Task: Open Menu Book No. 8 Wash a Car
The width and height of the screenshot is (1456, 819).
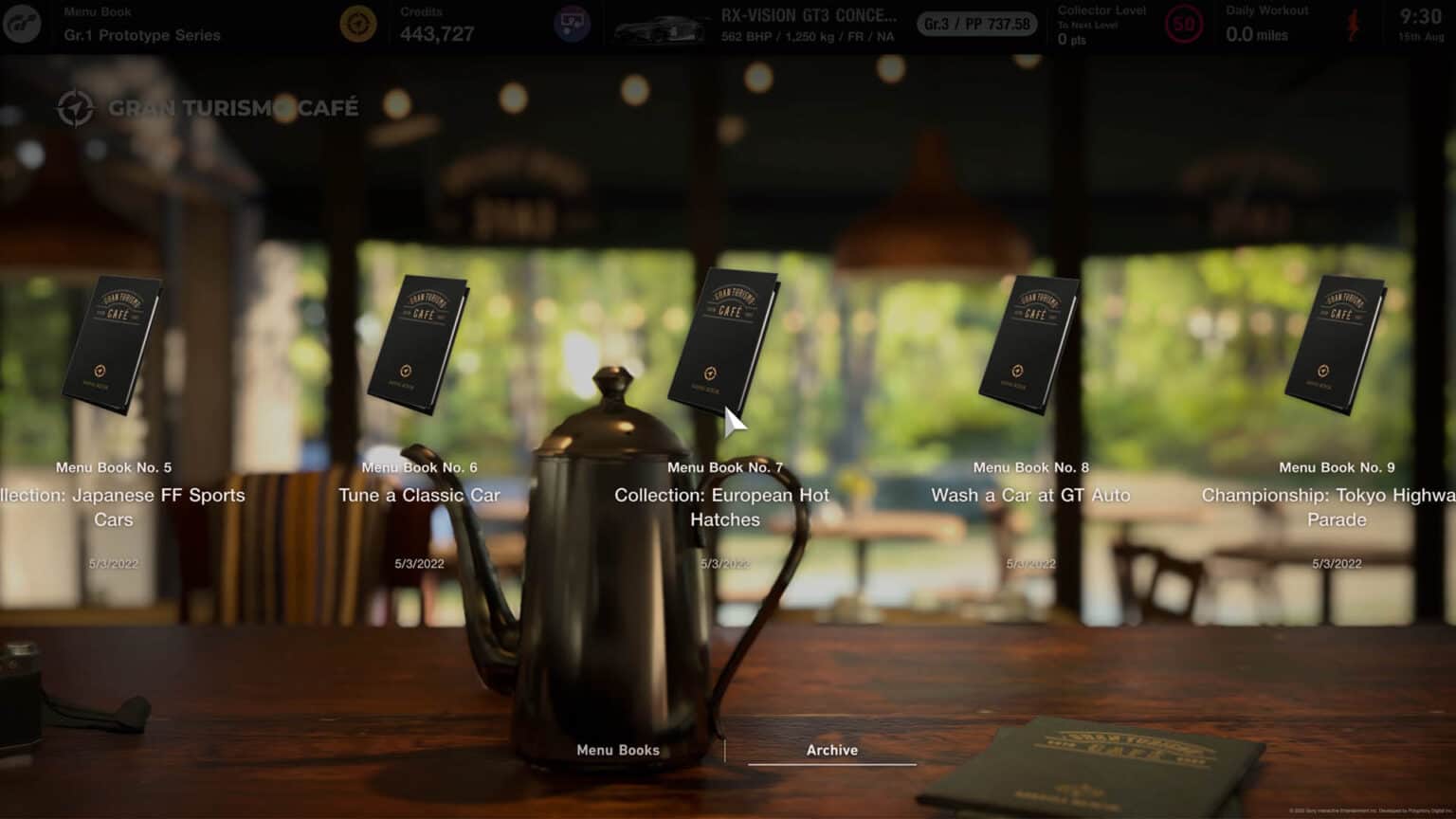Action: (1029, 345)
